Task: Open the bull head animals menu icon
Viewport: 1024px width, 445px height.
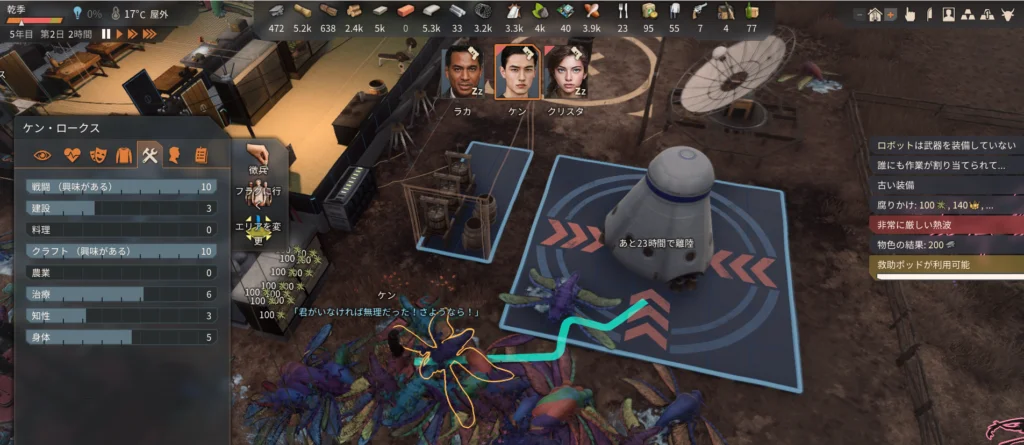Action: (1006, 15)
